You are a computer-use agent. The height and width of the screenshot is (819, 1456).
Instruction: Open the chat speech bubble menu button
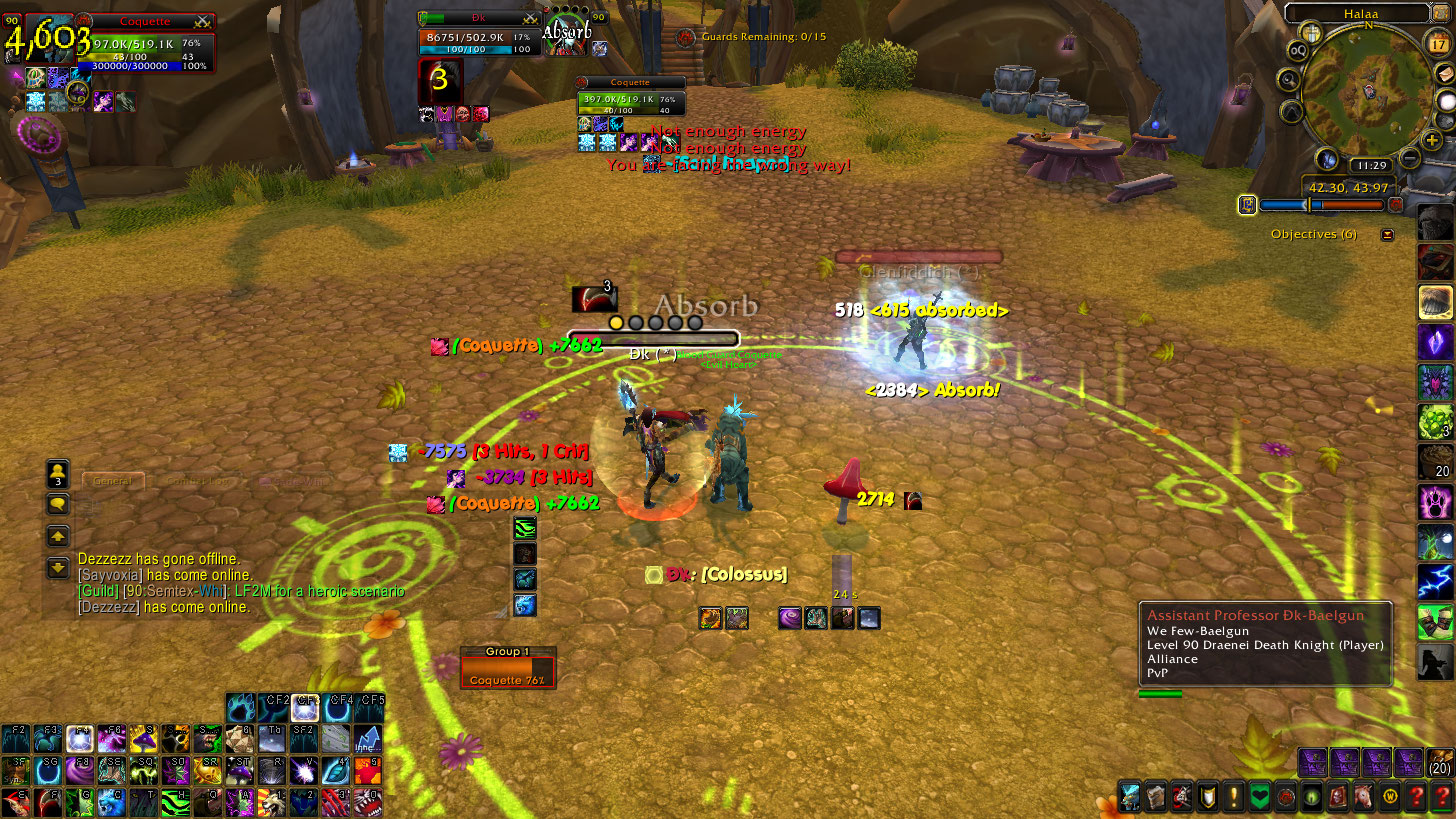click(58, 504)
